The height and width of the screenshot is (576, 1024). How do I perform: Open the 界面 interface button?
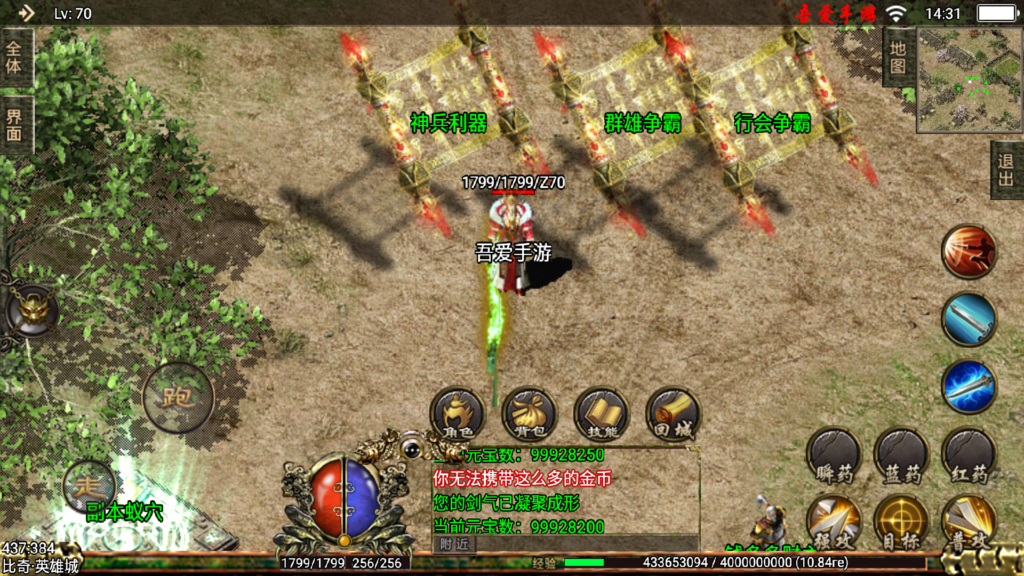[15, 125]
